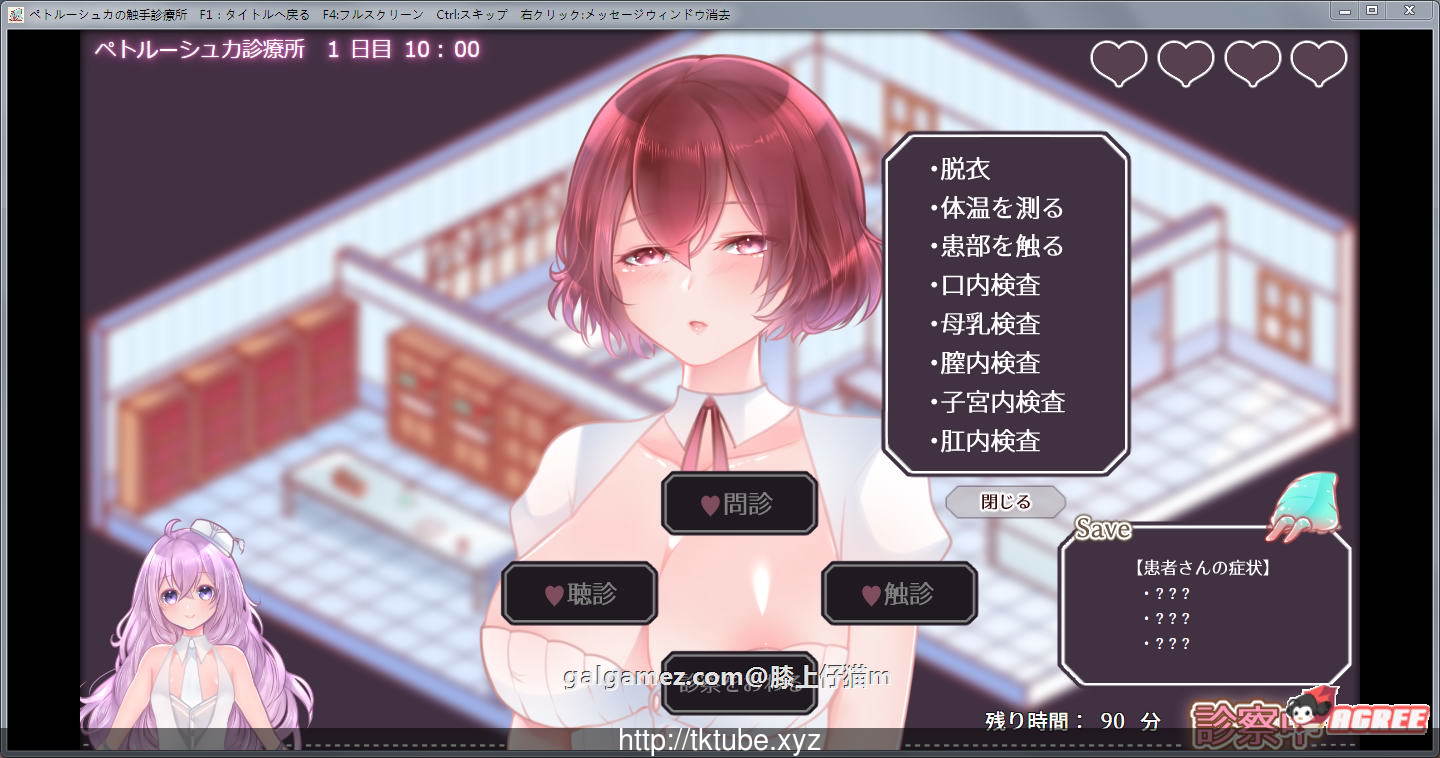This screenshot has width=1440, height=758.
Task: Click the first heart icon top right
Action: (1117, 61)
